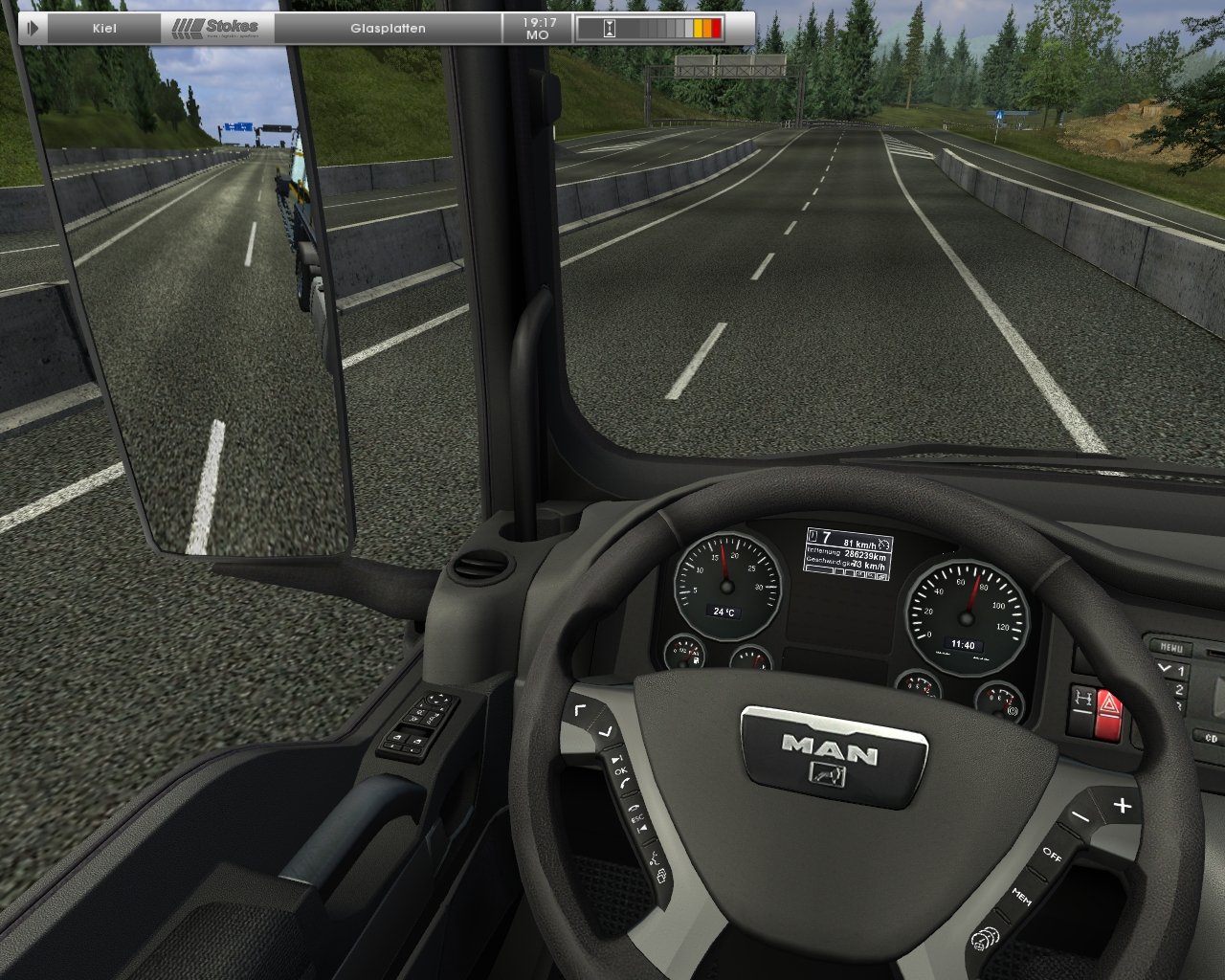Click the Stokes company logo in the top bar
Image resolution: width=1225 pixels, height=980 pixels.
tap(217, 25)
